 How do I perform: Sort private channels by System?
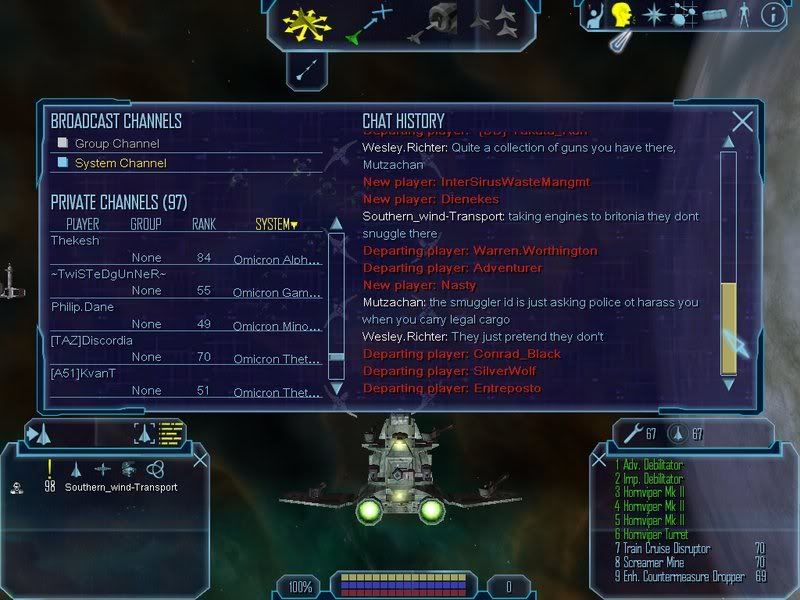pyautogui.click(x=276, y=224)
